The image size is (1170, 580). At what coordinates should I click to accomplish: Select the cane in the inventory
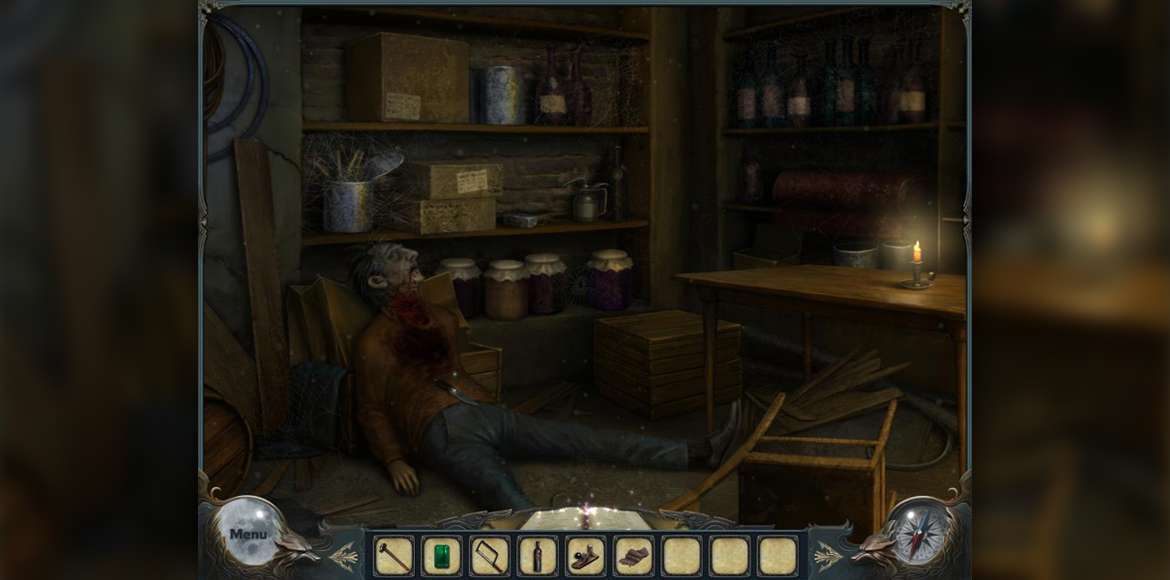click(x=393, y=556)
